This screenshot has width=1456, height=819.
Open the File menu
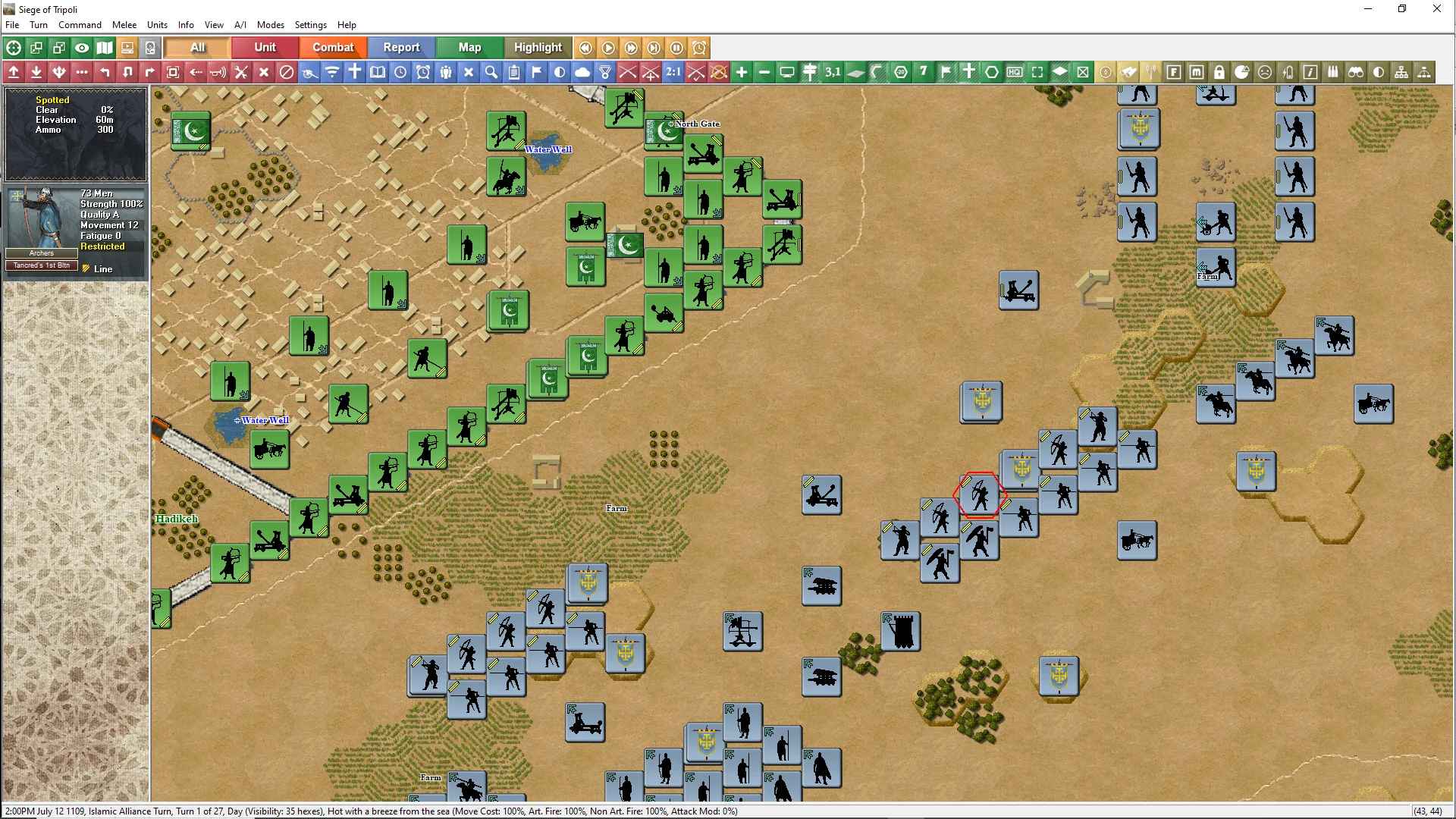pyautogui.click(x=12, y=25)
